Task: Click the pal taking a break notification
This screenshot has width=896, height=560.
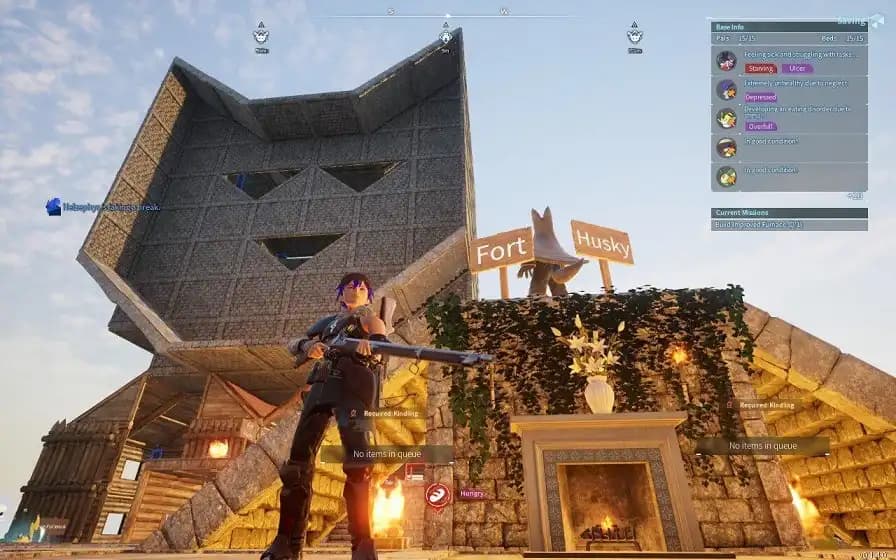Action: click(104, 207)
